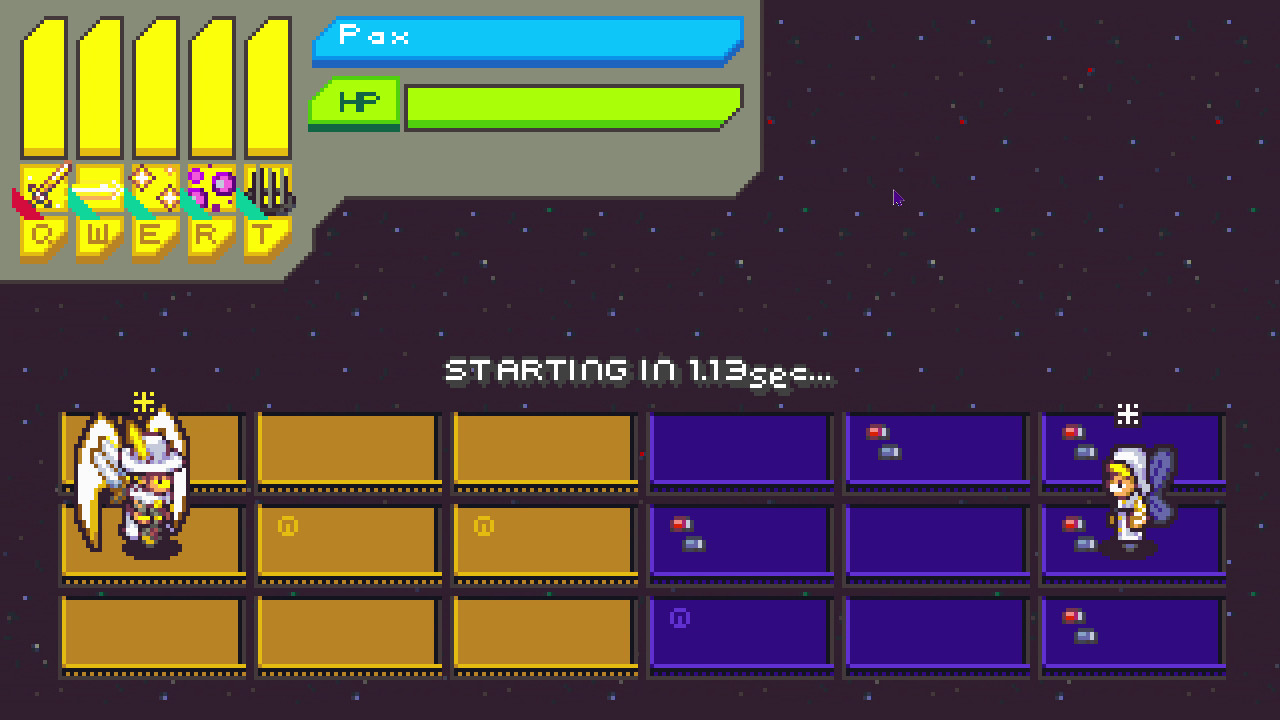Click the asterisk above the fairy enemy

[1126, 412]
